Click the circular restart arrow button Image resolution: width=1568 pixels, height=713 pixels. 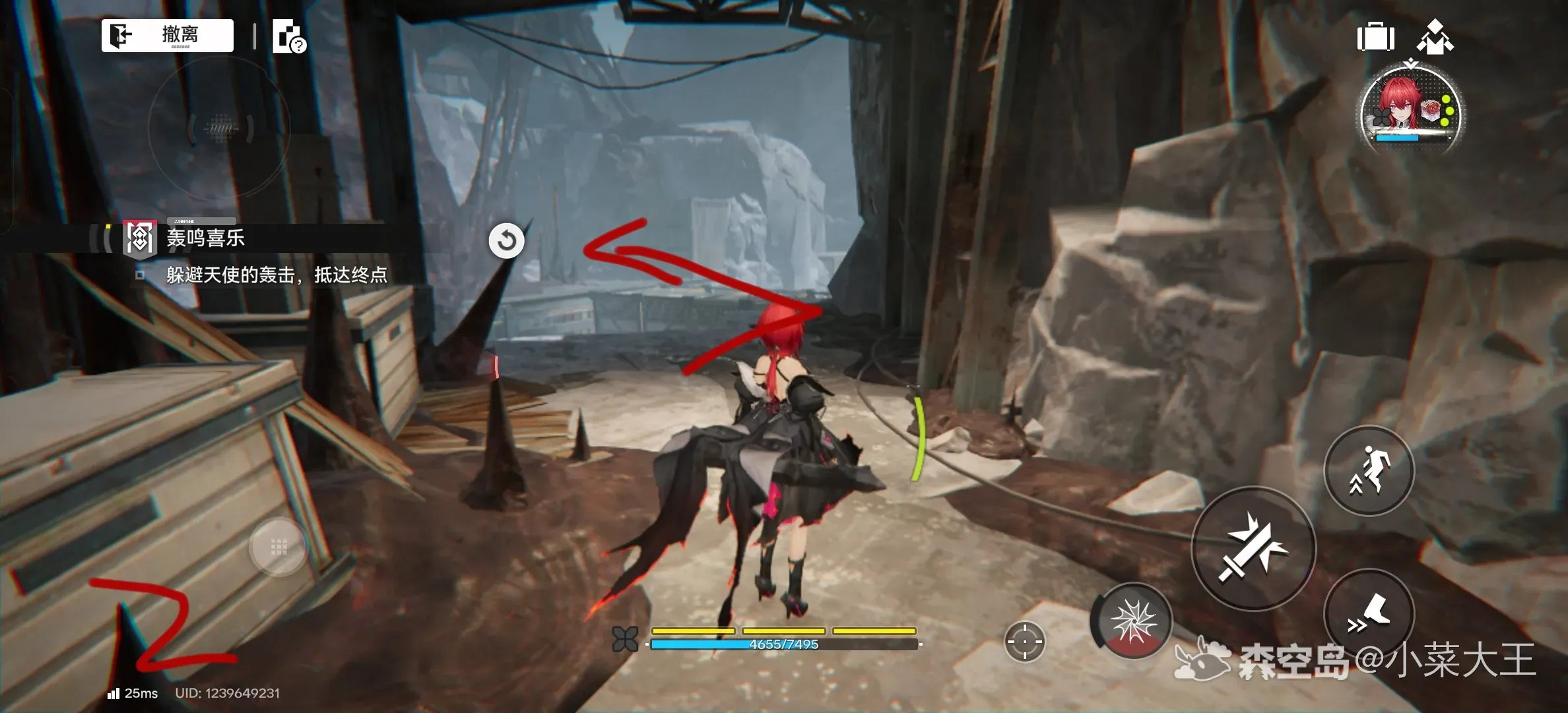(x=506, y=240)
